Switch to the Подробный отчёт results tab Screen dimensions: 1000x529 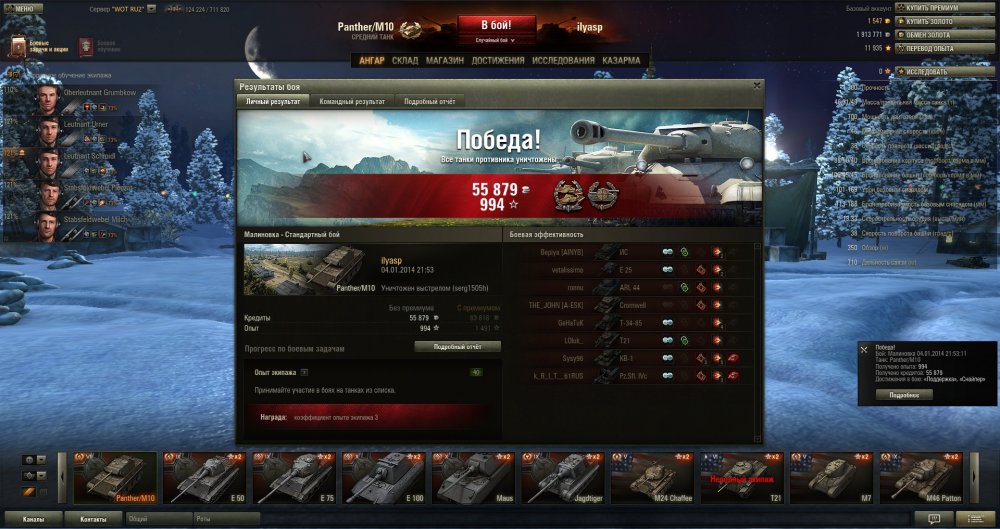point(430,102)
